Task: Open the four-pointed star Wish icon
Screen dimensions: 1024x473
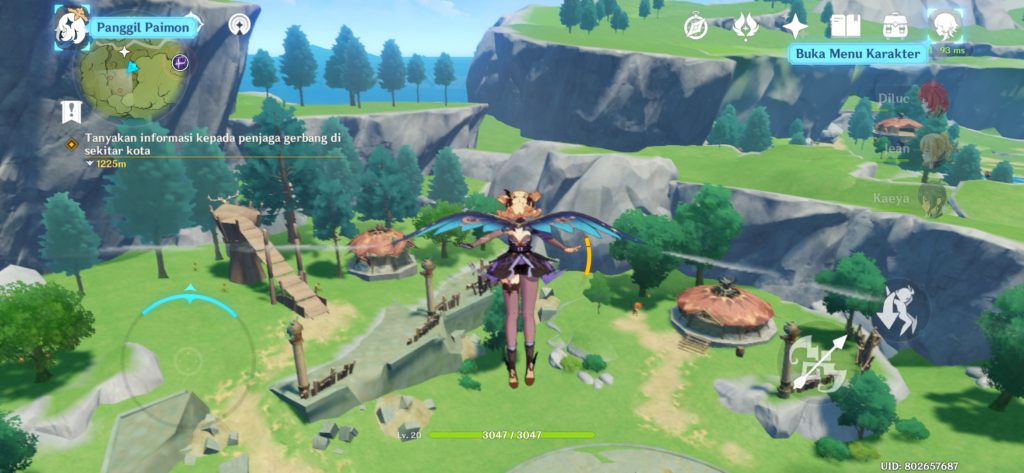Action: (x=795, y=26)
